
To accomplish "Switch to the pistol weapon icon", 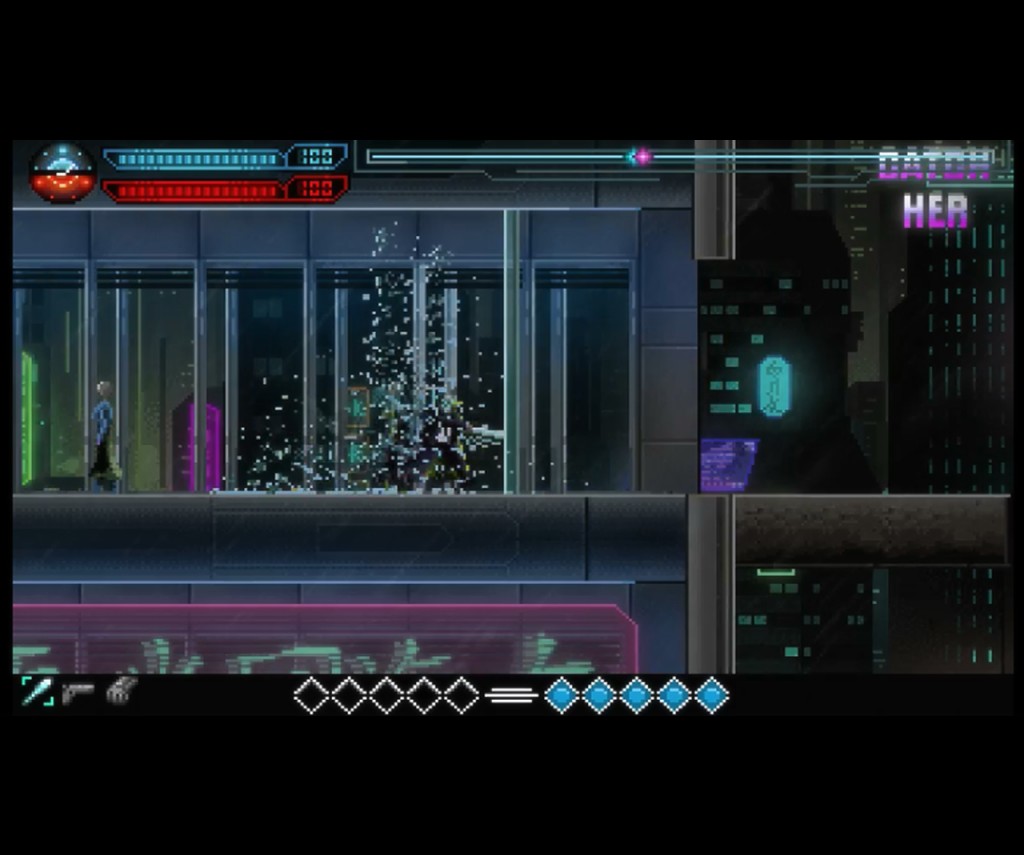I will pyautogui.click(x=78, y=692).
